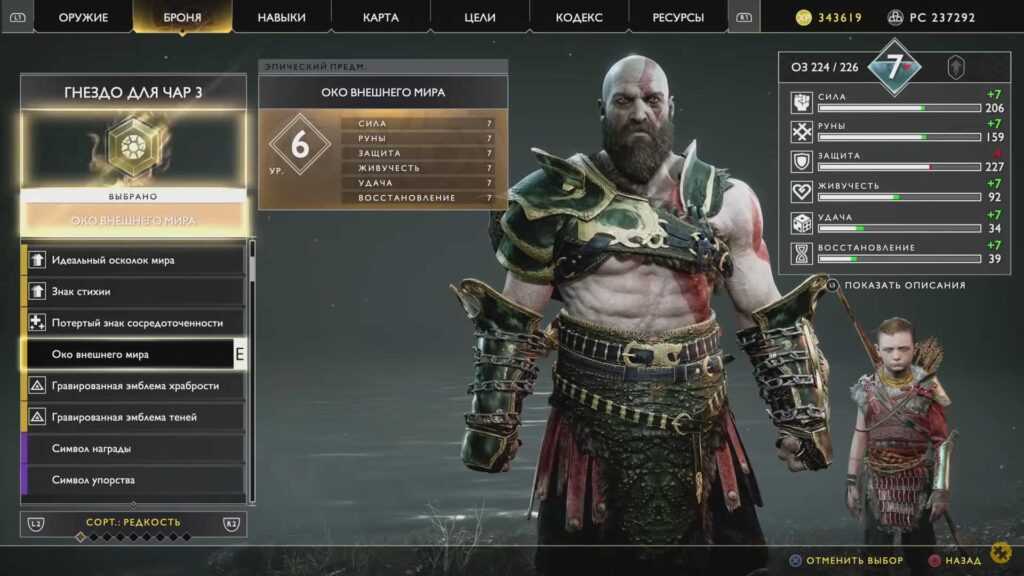Choose Идеальный осколок мира enchantment
This screenshot has width=1024, height=576.
pyautogui.click(x=133, y=260)
